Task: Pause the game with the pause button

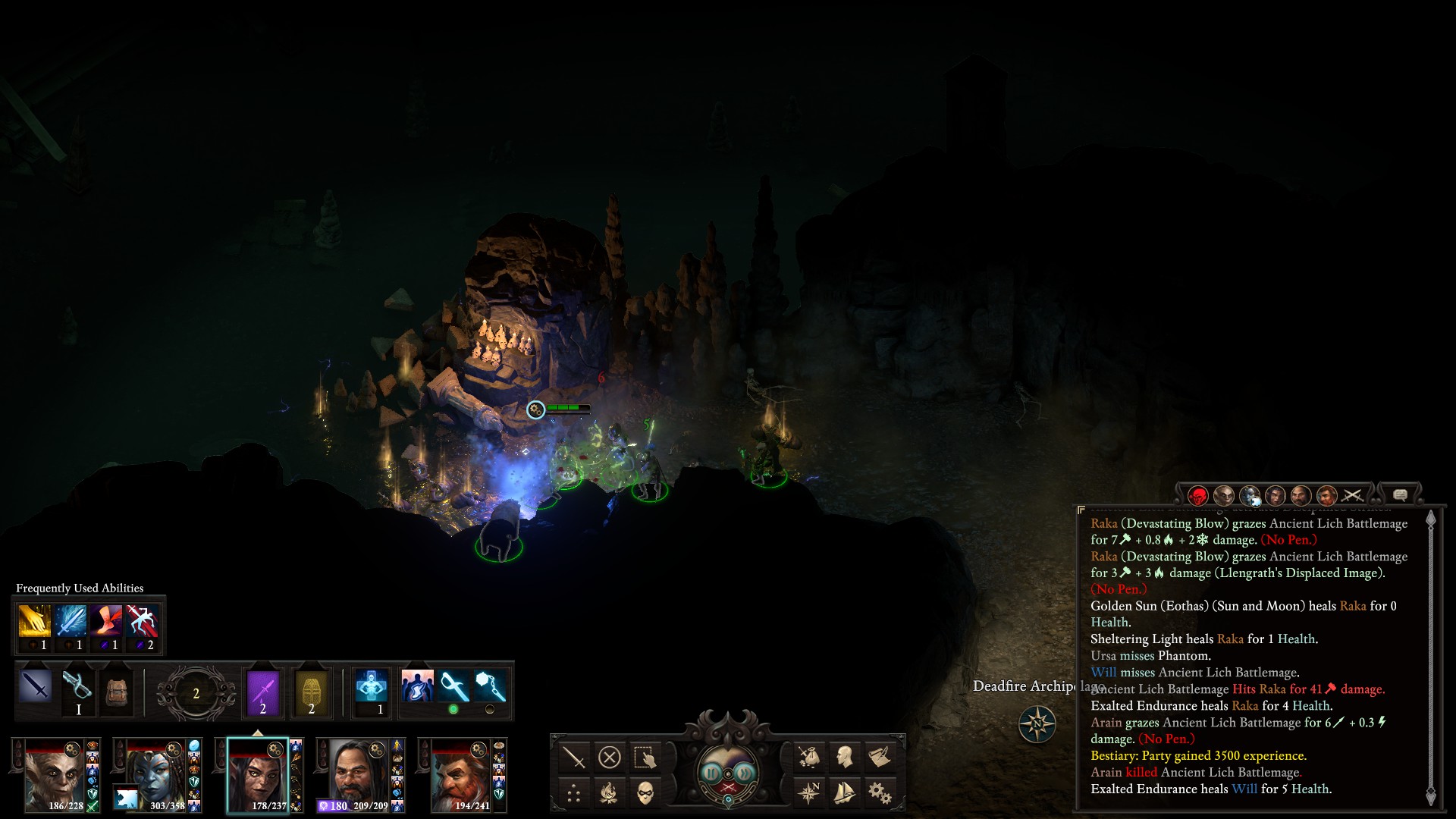Action: coord(711,773)
